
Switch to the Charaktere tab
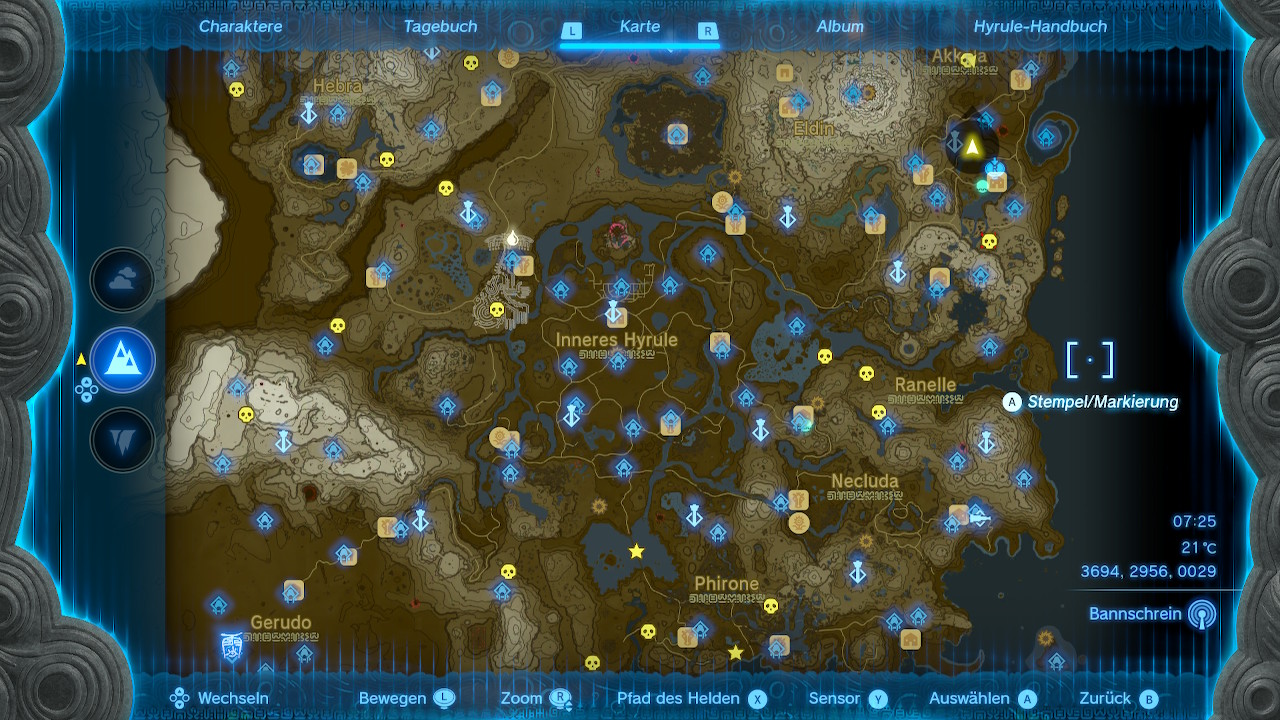pyautogui.click(x=240, y=27)
